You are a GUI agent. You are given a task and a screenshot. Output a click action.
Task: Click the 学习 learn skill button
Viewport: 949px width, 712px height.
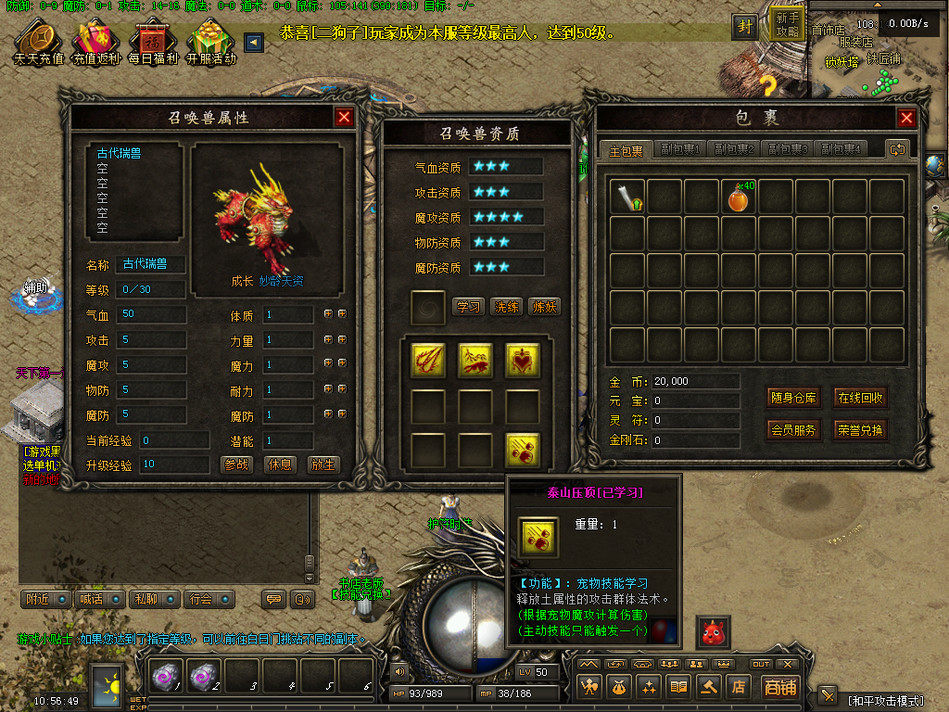(468, 307)
